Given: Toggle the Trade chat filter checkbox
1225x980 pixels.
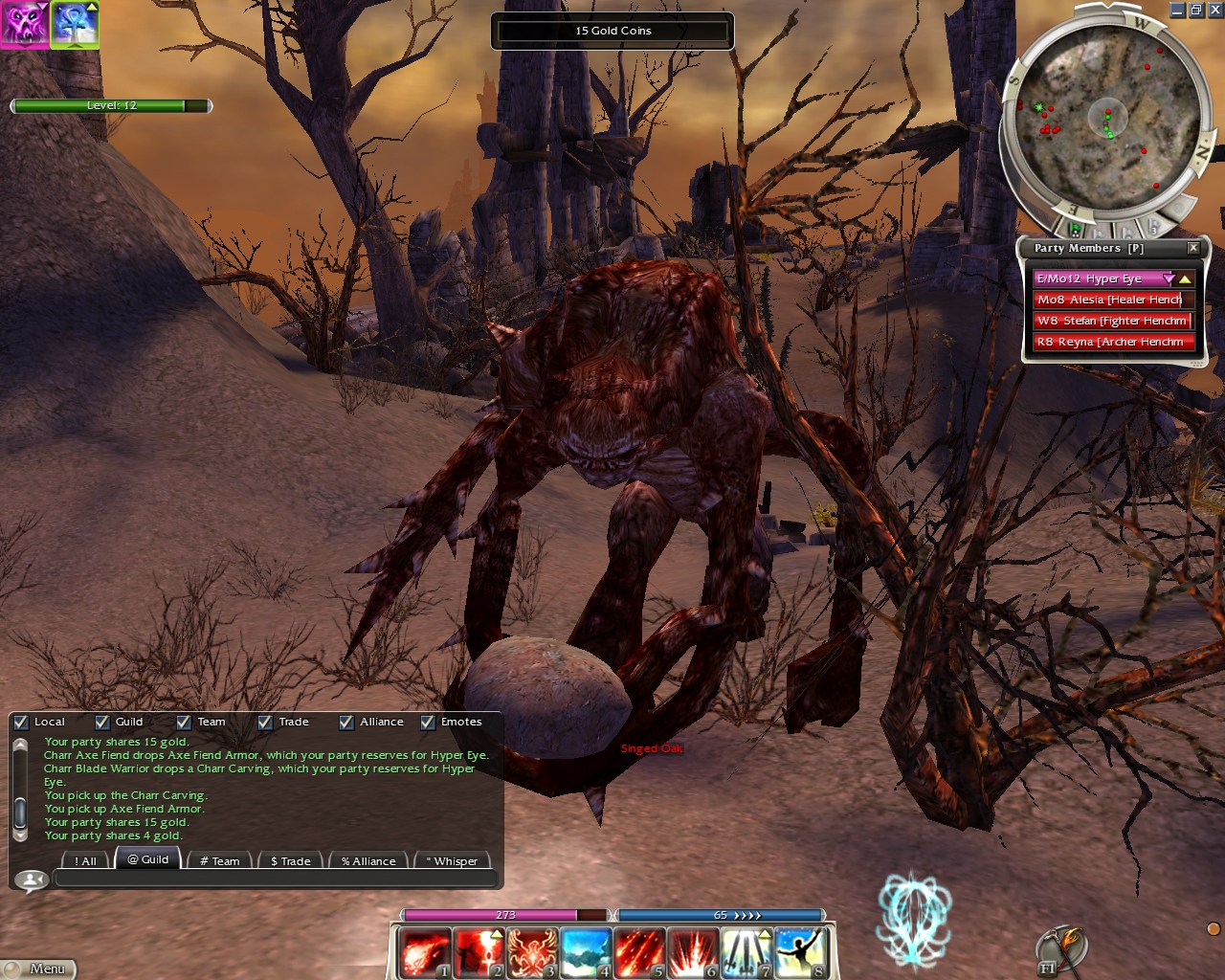Looking at the screenshot, I should click(265, 723).
